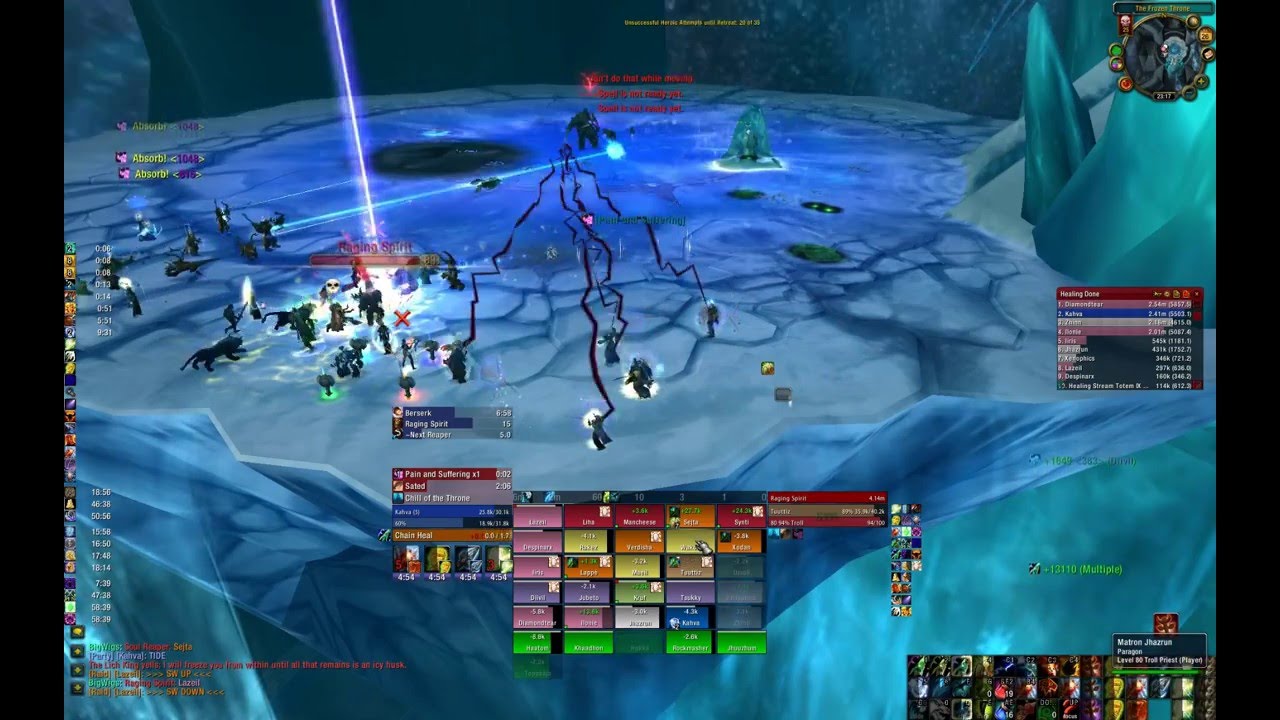Select Synti's raid frame

(741, 517)
